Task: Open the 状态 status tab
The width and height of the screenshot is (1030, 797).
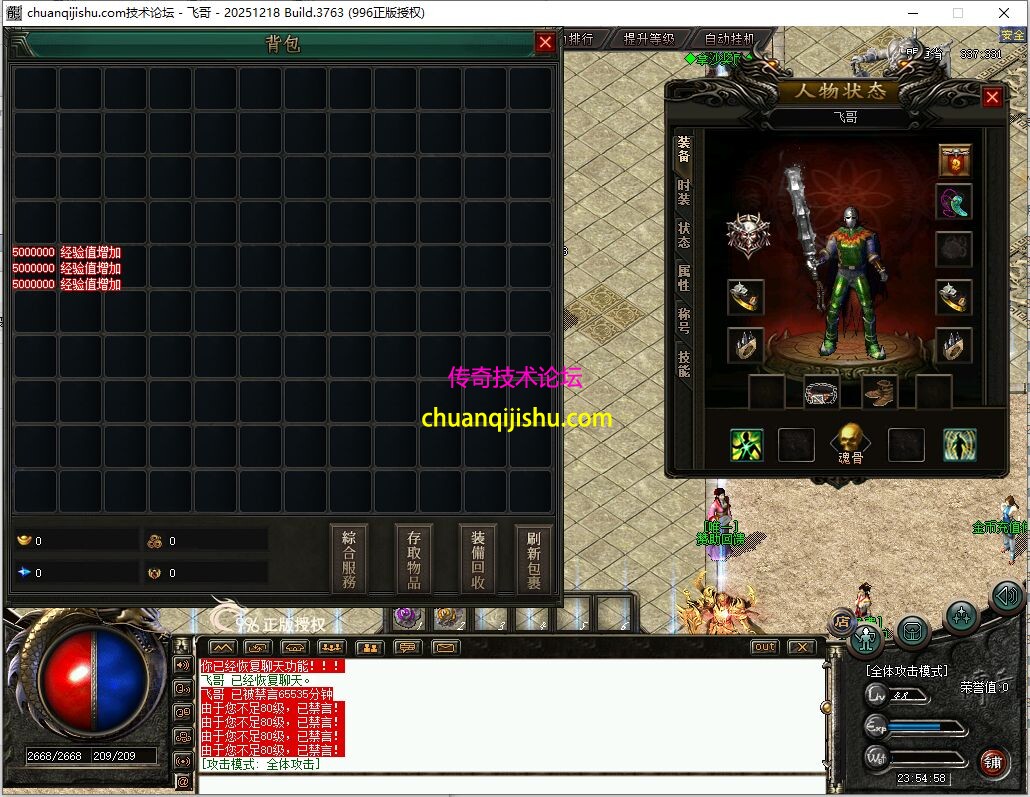Action: [x=684, y=235]
